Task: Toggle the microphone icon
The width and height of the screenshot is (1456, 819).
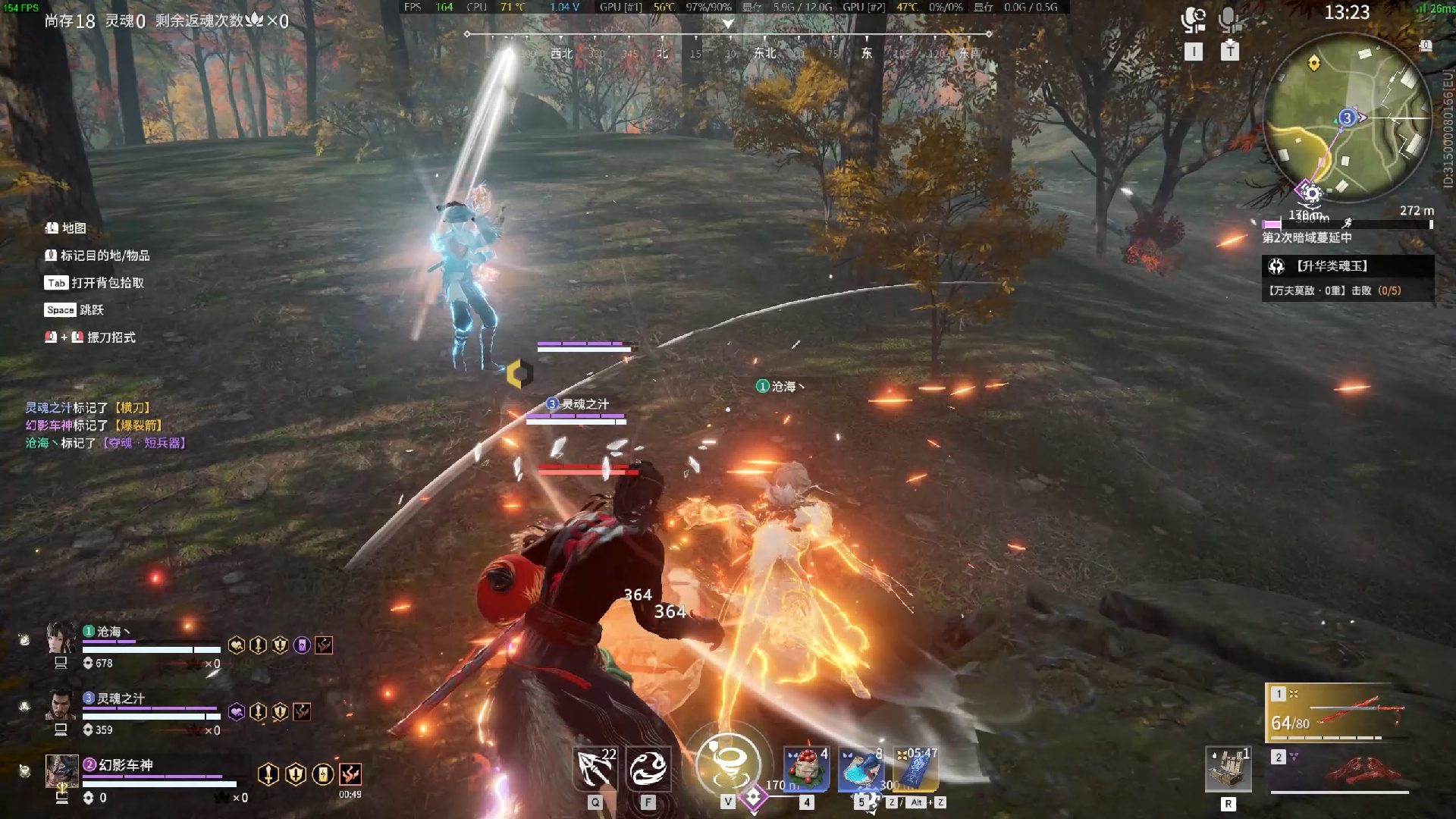Action: coord(1230,20)
